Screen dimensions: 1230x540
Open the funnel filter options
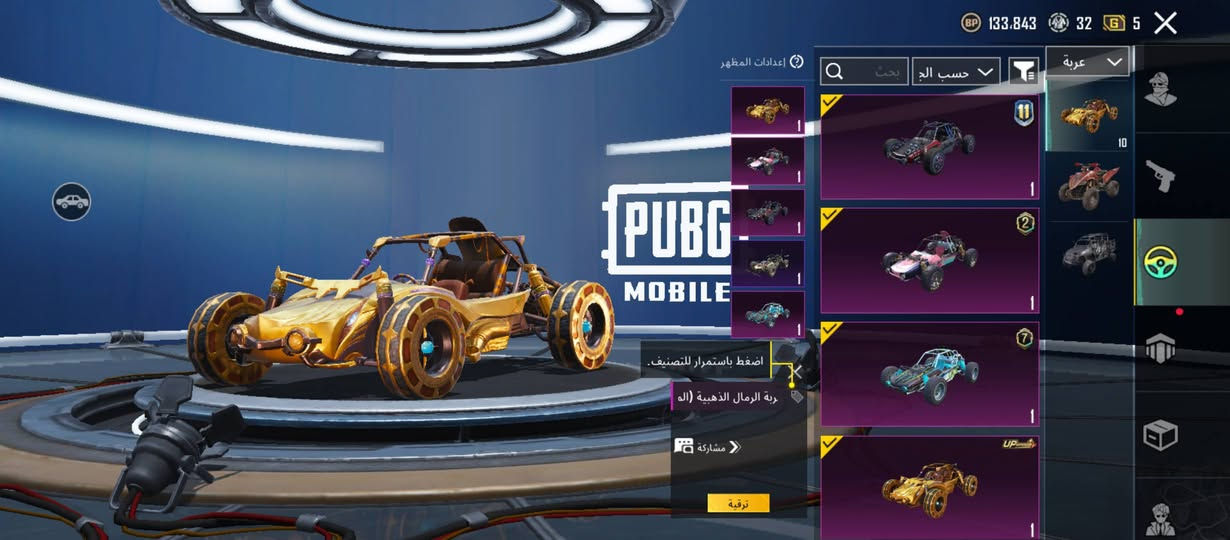point(1023,70)
